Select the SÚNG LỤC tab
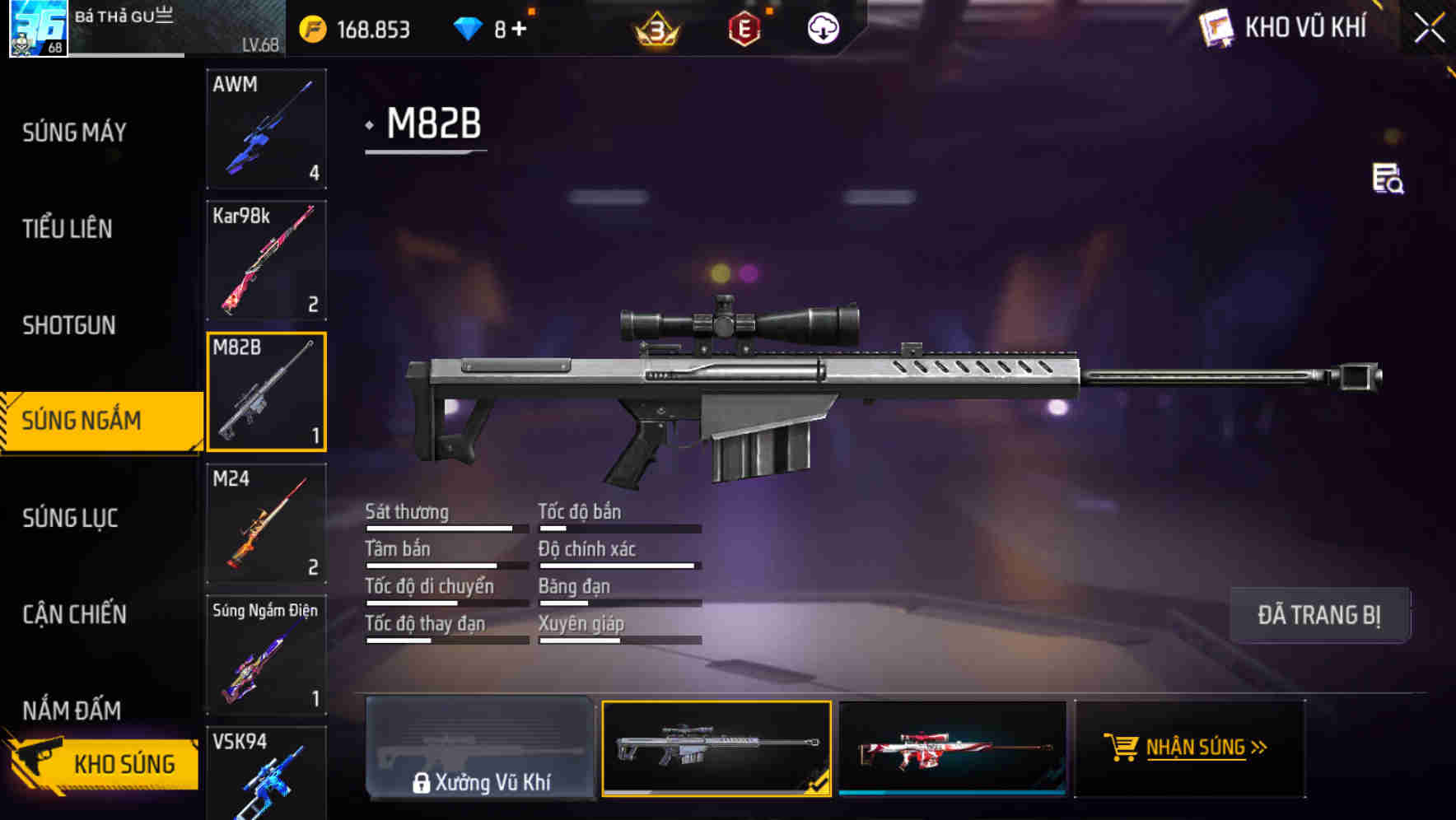Screen dimensions: 1456x820 click(x=70, y=518)
